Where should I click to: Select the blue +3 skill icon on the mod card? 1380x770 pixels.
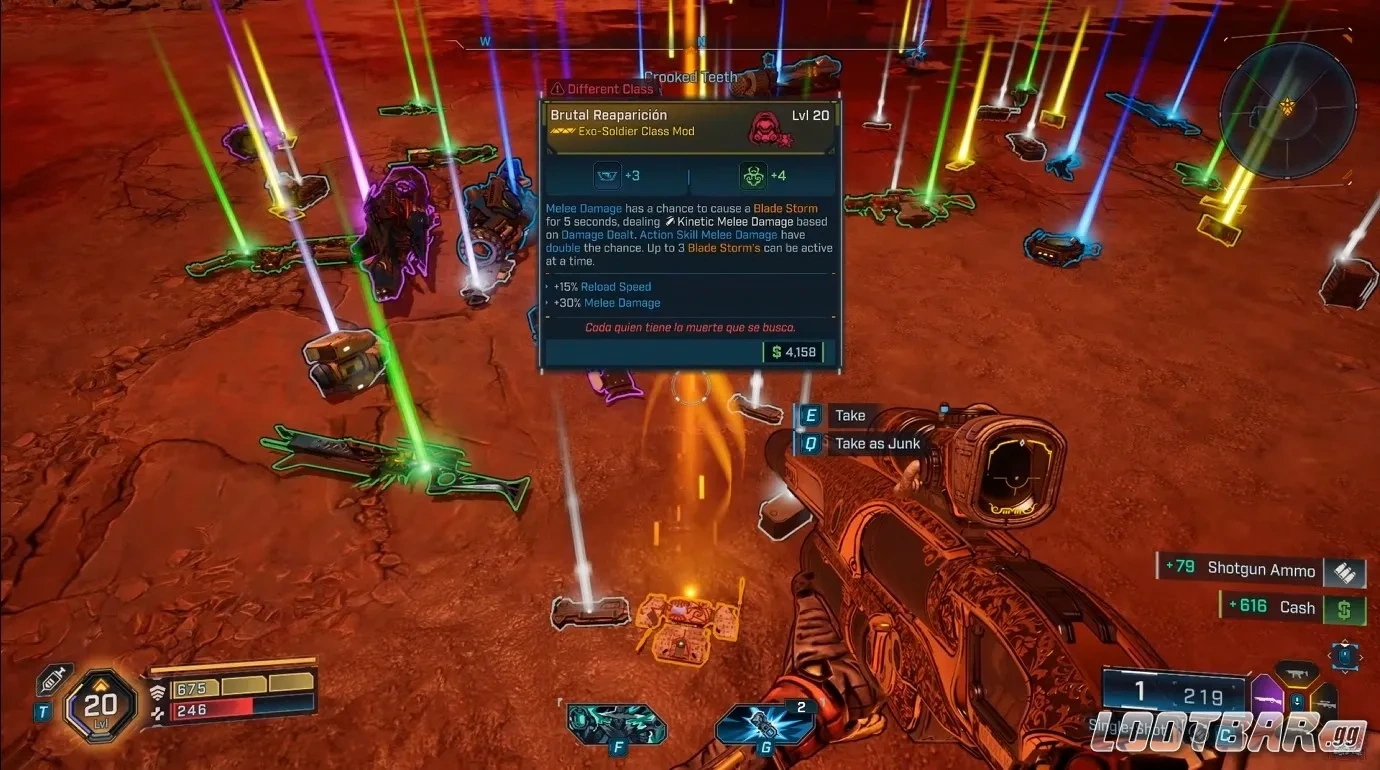(x=608, y=174)
